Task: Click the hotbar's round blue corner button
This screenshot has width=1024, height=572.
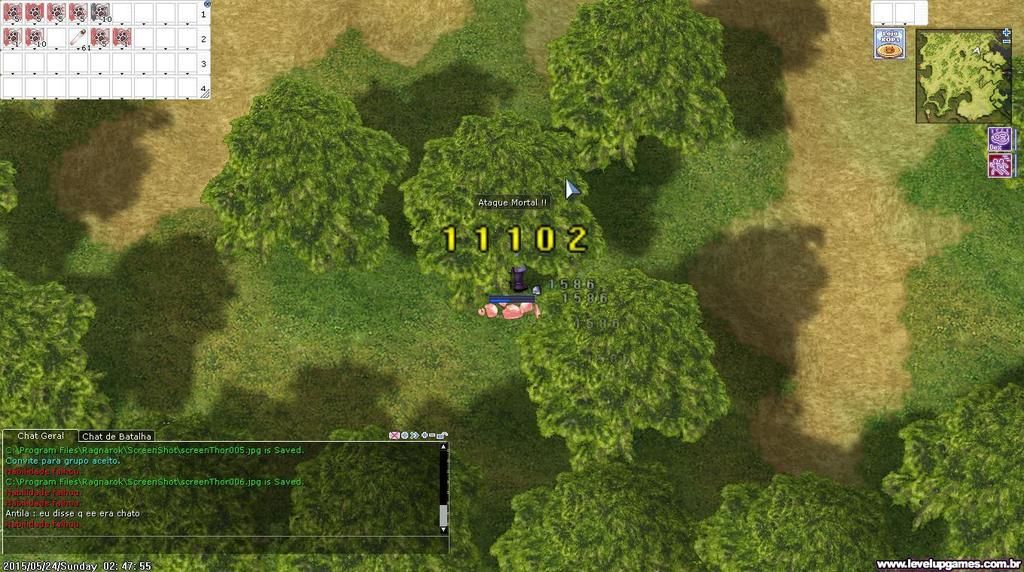Action: [x=206, y=4]
